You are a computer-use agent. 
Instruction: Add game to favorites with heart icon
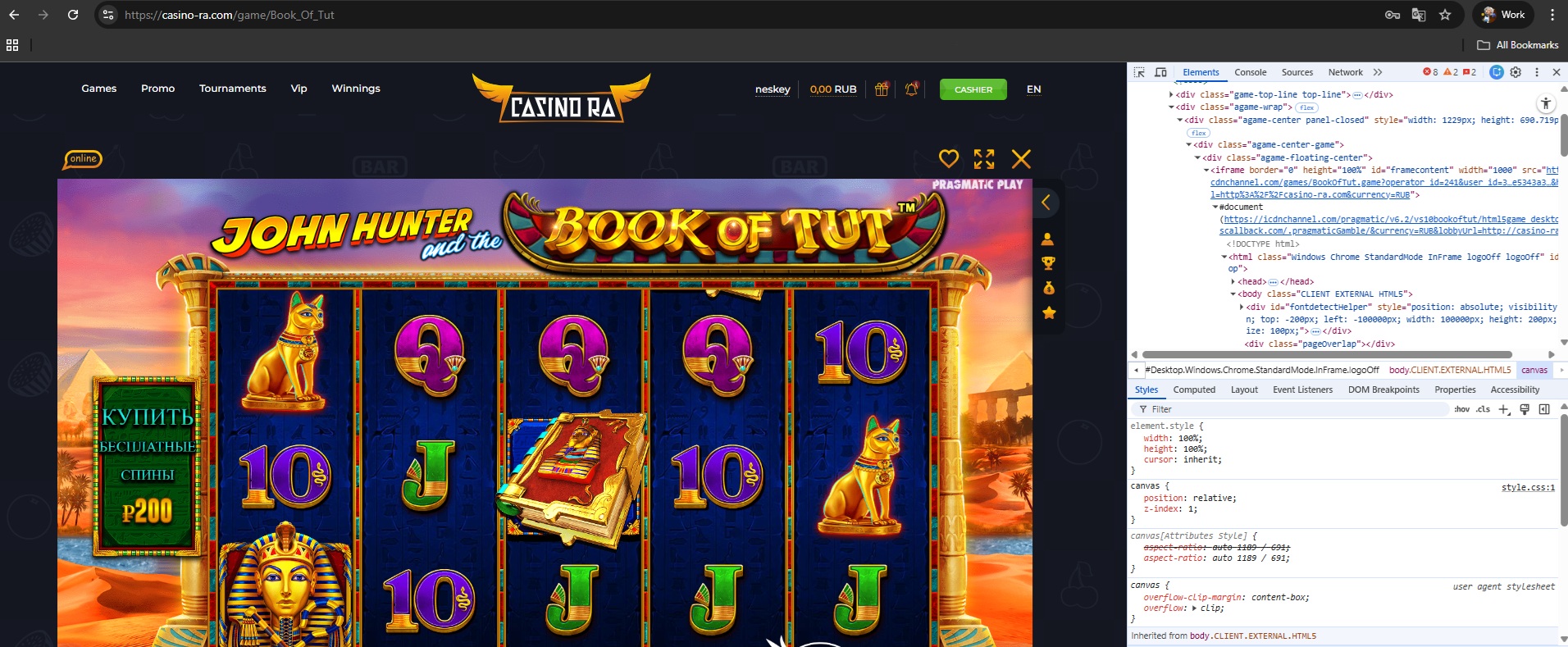949,158
